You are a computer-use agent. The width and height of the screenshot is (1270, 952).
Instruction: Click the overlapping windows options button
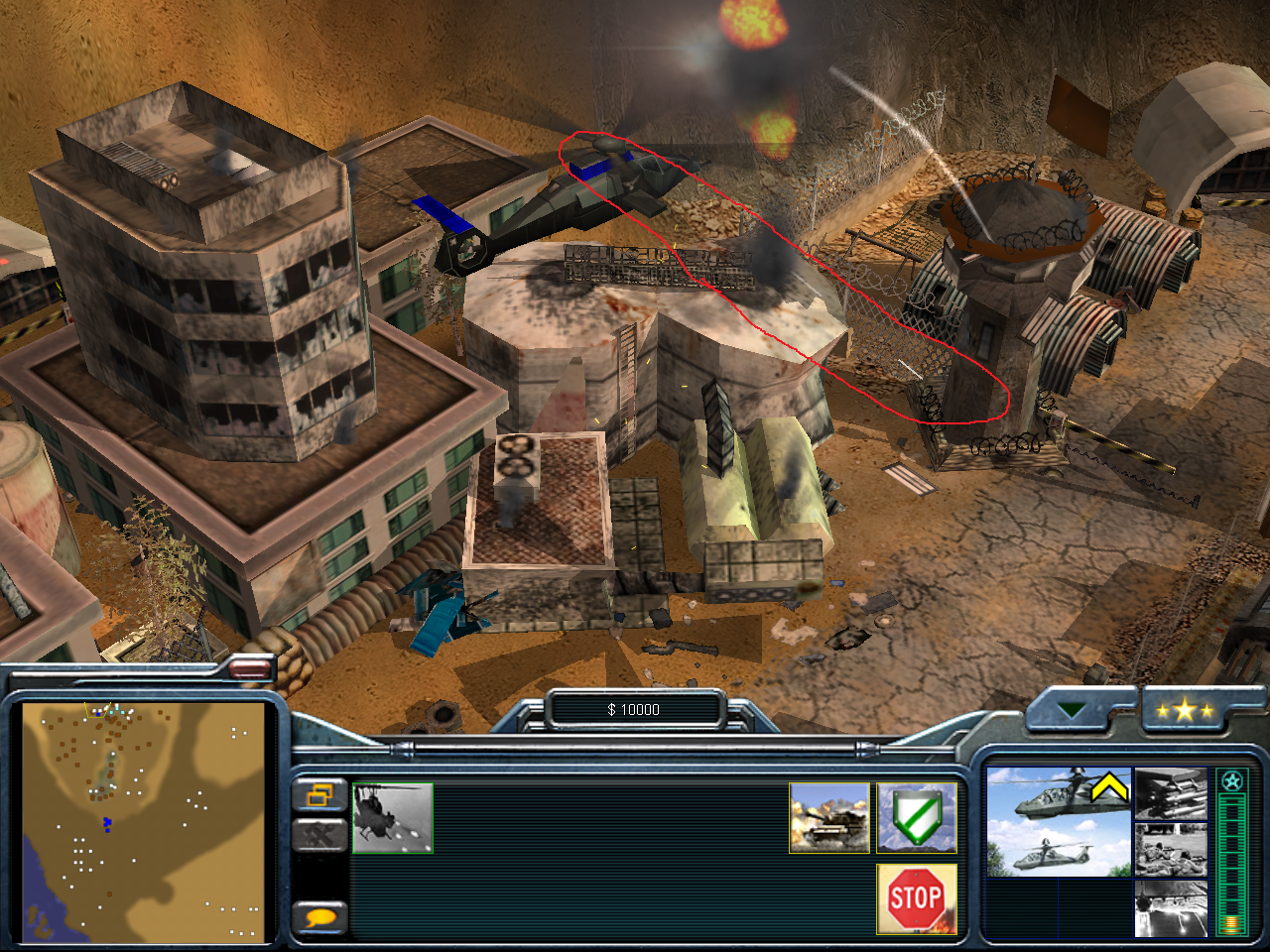tap(319, 794)
